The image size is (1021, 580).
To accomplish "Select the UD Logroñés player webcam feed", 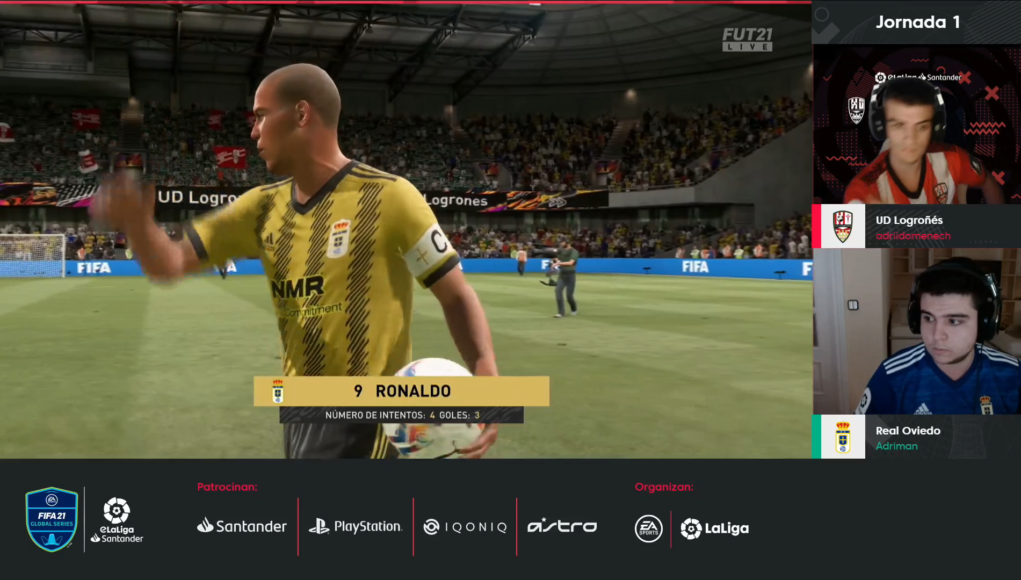I will pos(915,125).
